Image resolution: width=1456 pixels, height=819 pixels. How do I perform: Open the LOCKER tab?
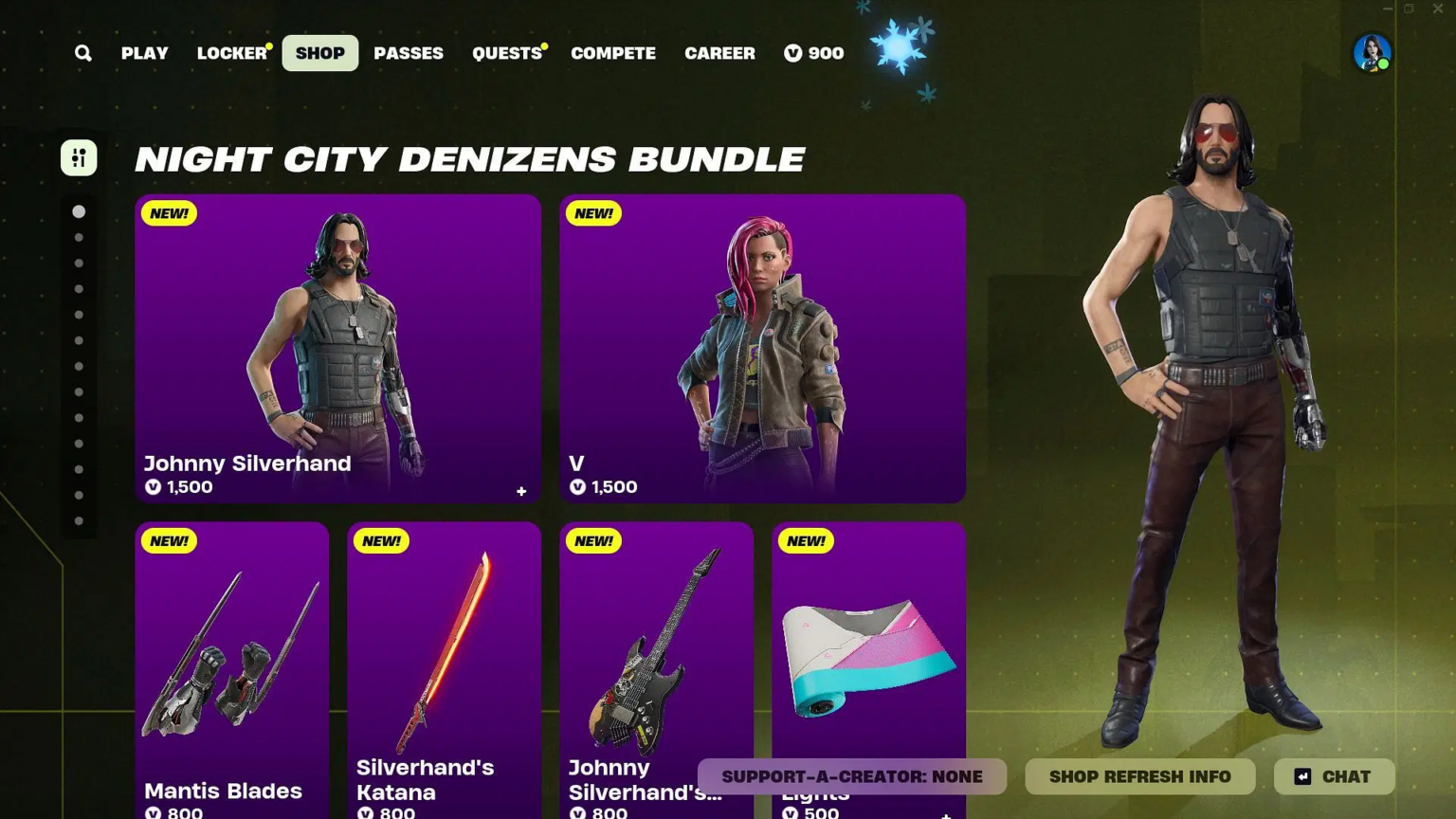tap(230, 53)
